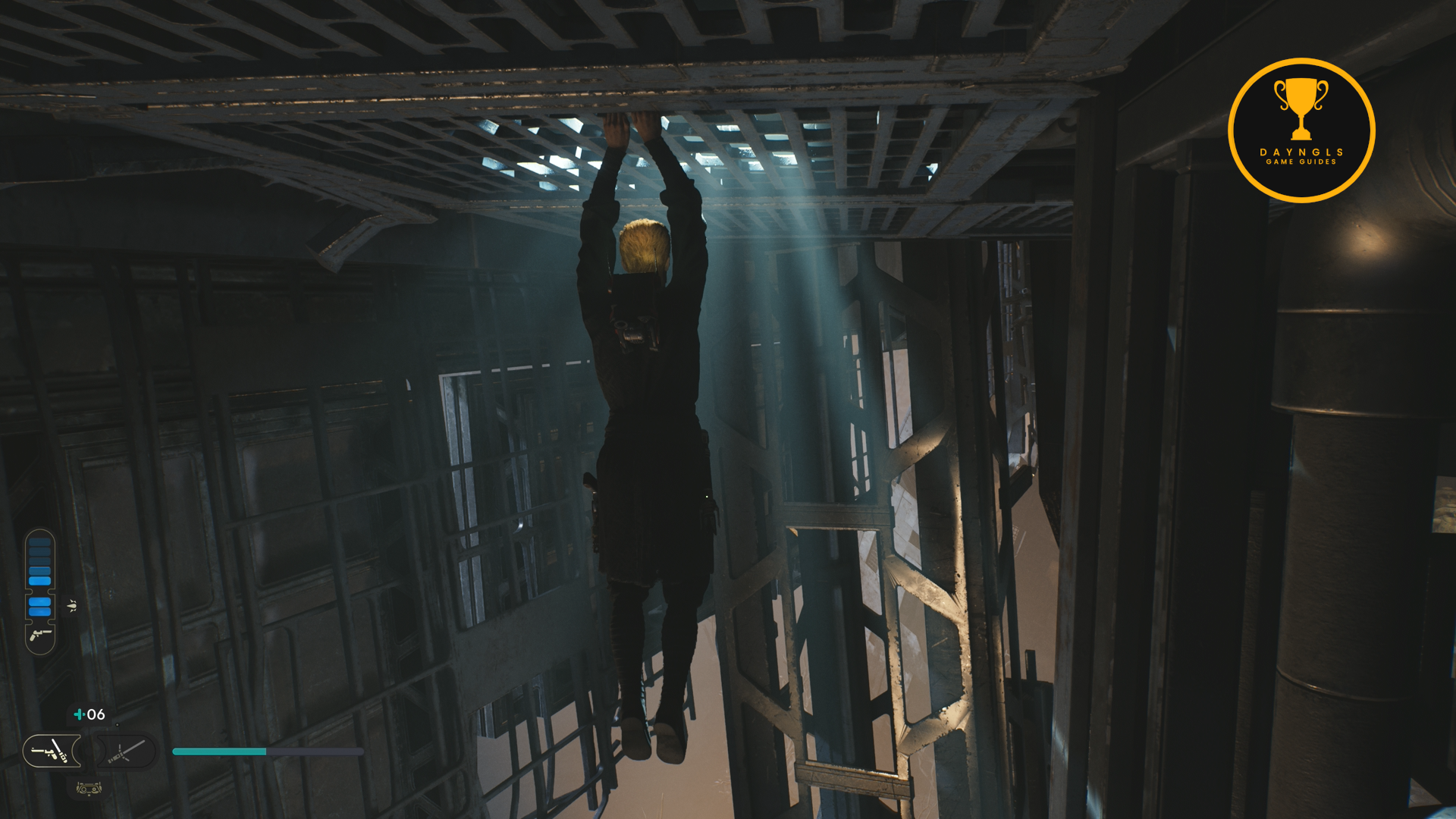Select the blaster and lightsaber stance
Viewport: 1456px width, 819px height.
[x=52, y=751]
